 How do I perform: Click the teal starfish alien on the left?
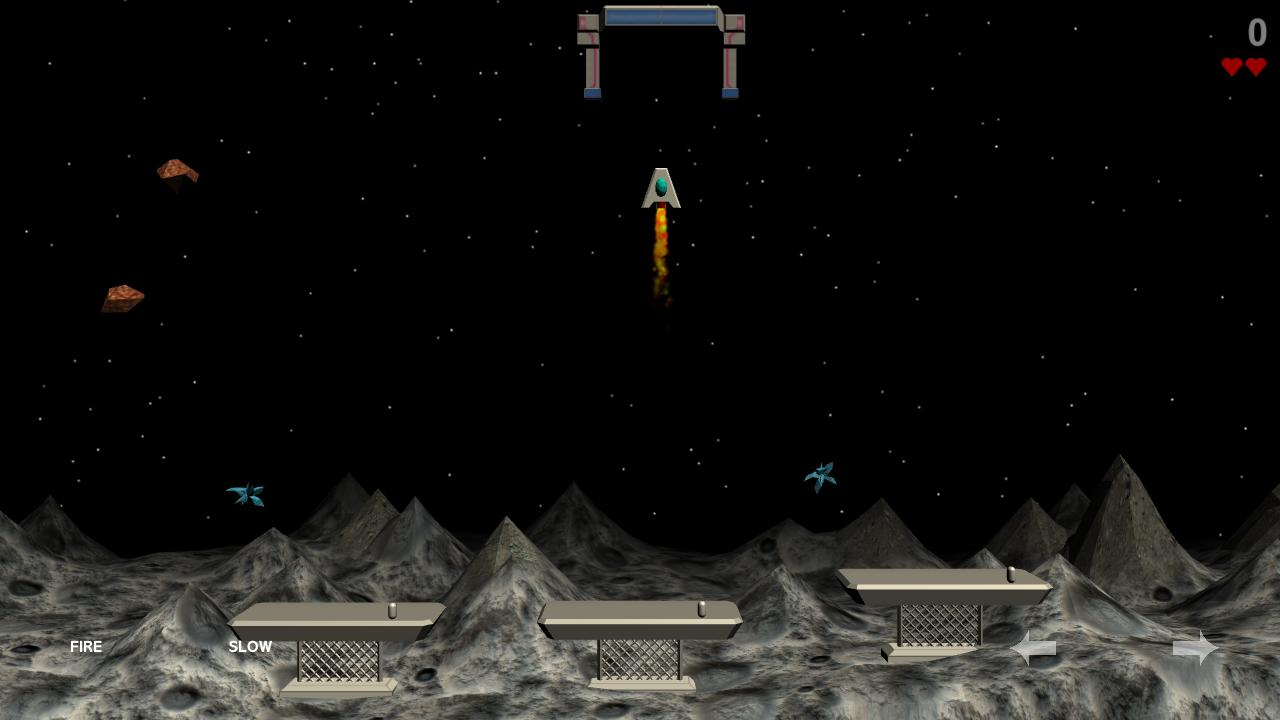(x=247, y=493)
